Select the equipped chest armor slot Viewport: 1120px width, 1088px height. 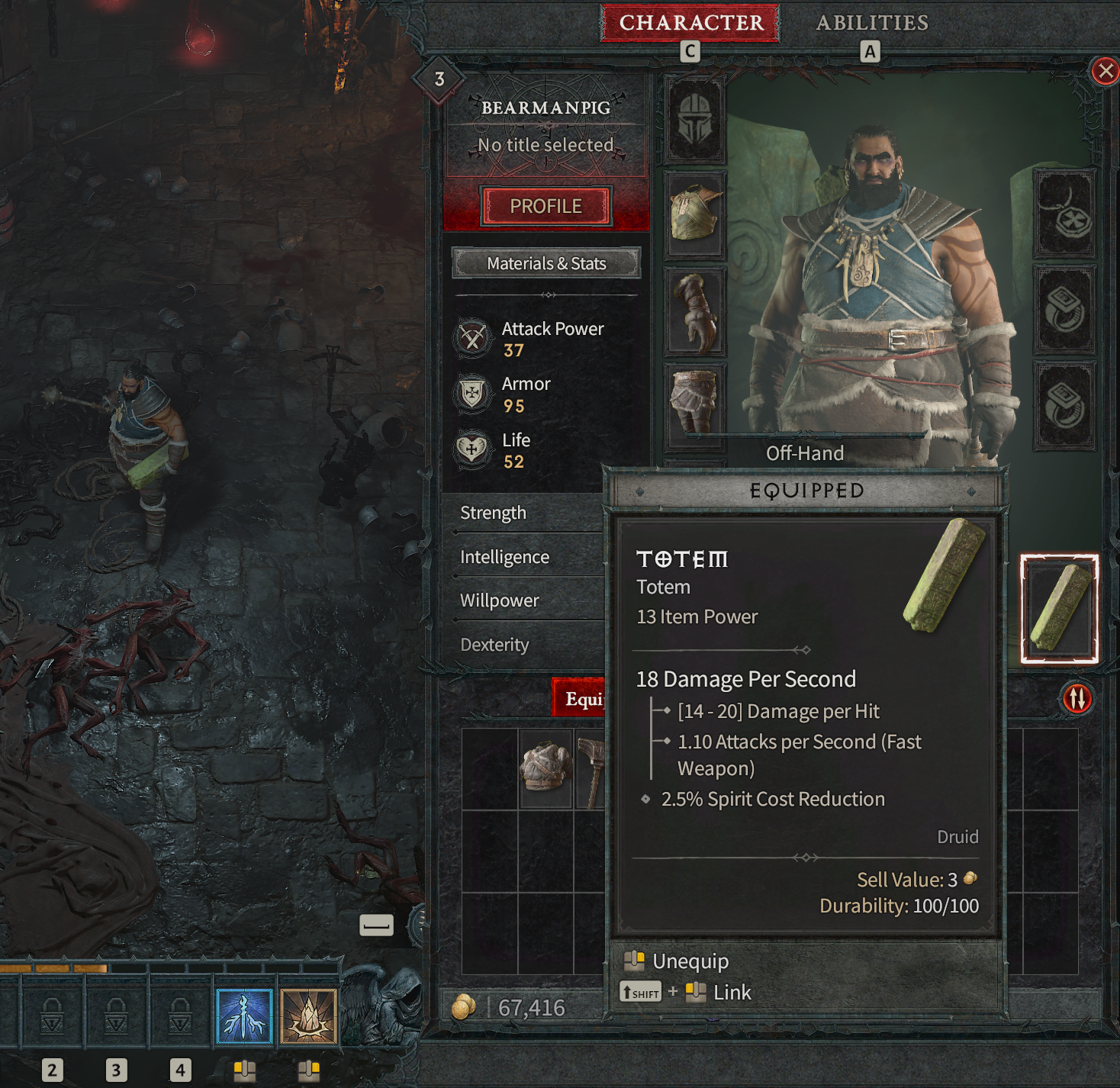[x=694, y=214]
